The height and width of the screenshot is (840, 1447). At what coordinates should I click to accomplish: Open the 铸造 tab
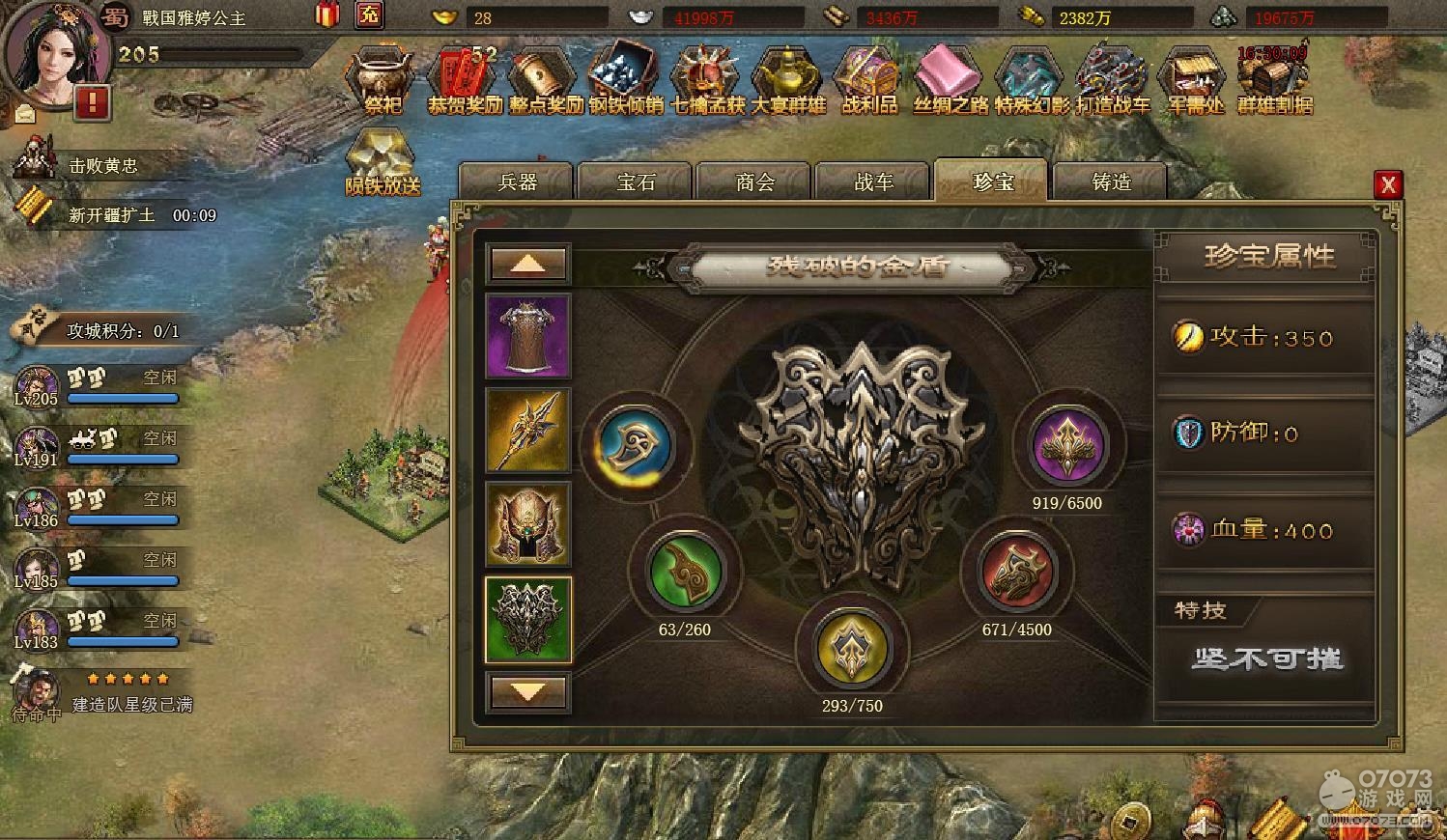pyautogui.click(x=1111, y=182)
